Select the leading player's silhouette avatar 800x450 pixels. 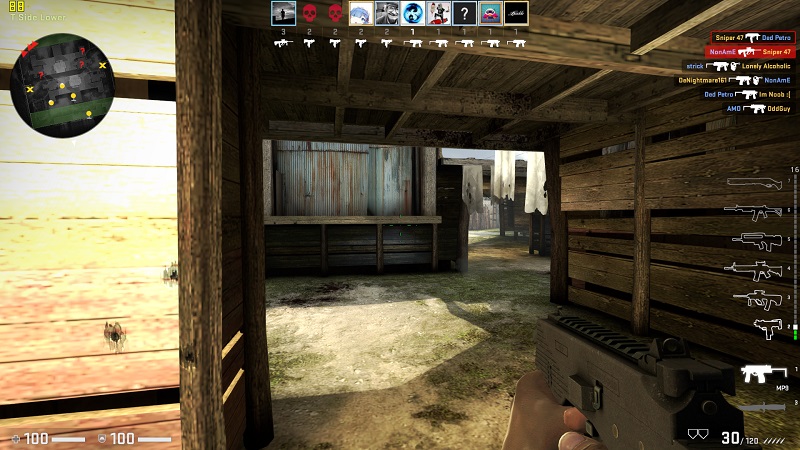coord(282,13)
